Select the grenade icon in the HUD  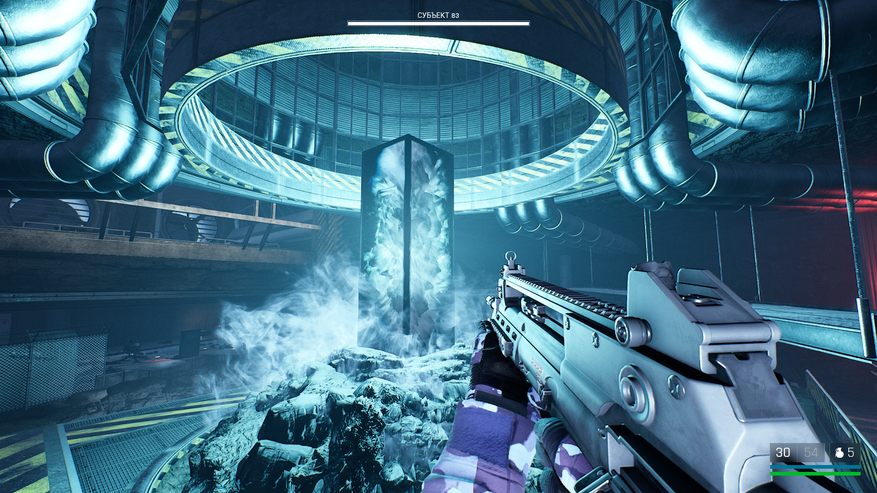pos(837,453)
